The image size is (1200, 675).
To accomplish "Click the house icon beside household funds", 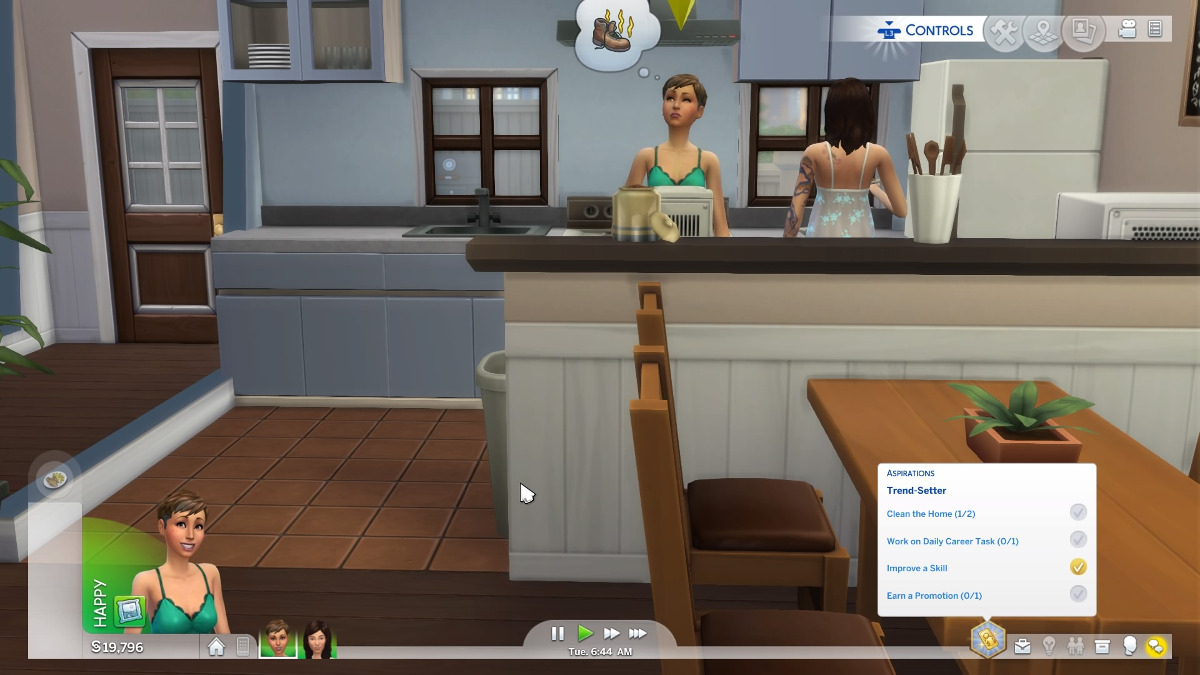I will (x=216, y=647).
